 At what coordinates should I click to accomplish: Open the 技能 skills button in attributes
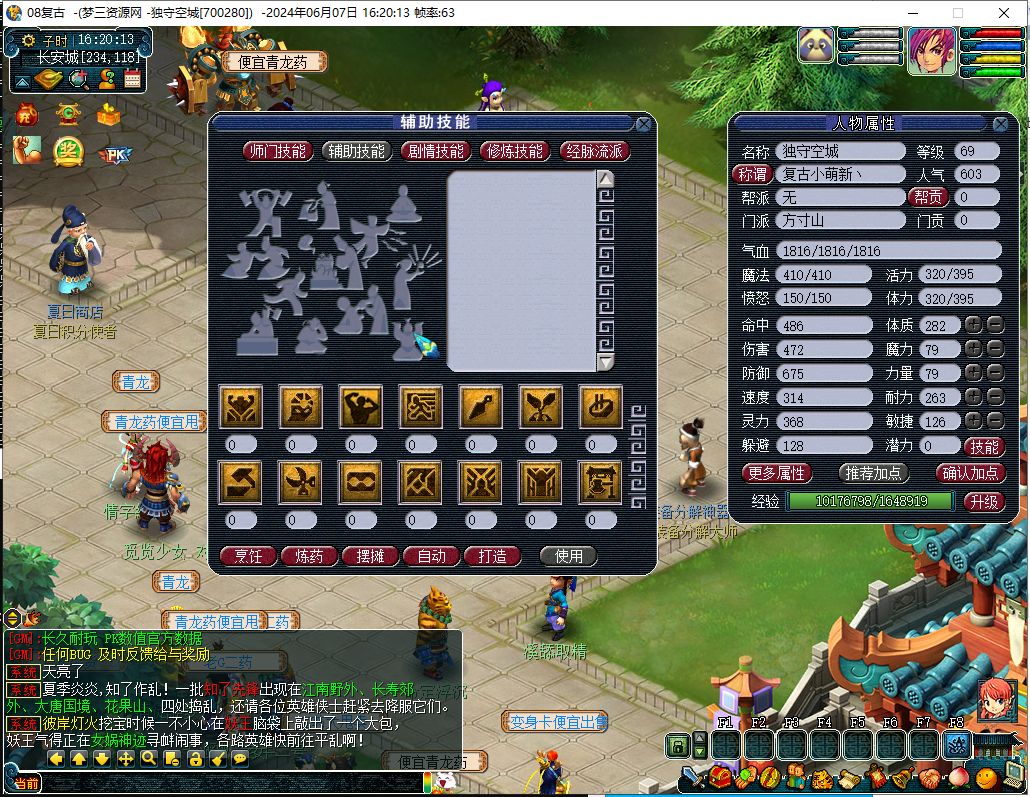pos(983,446)
